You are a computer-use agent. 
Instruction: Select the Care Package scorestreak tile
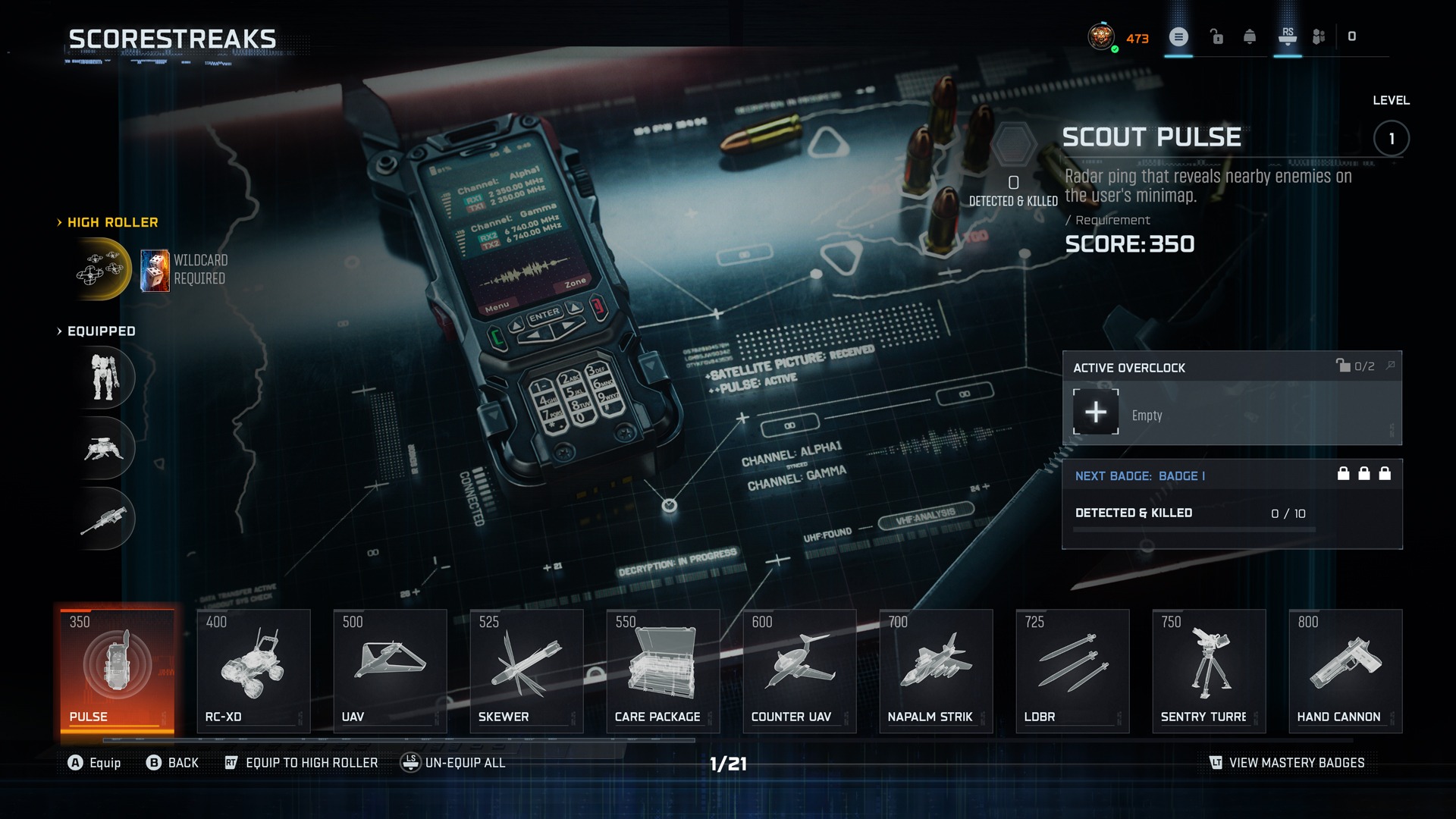pos(662,670)
